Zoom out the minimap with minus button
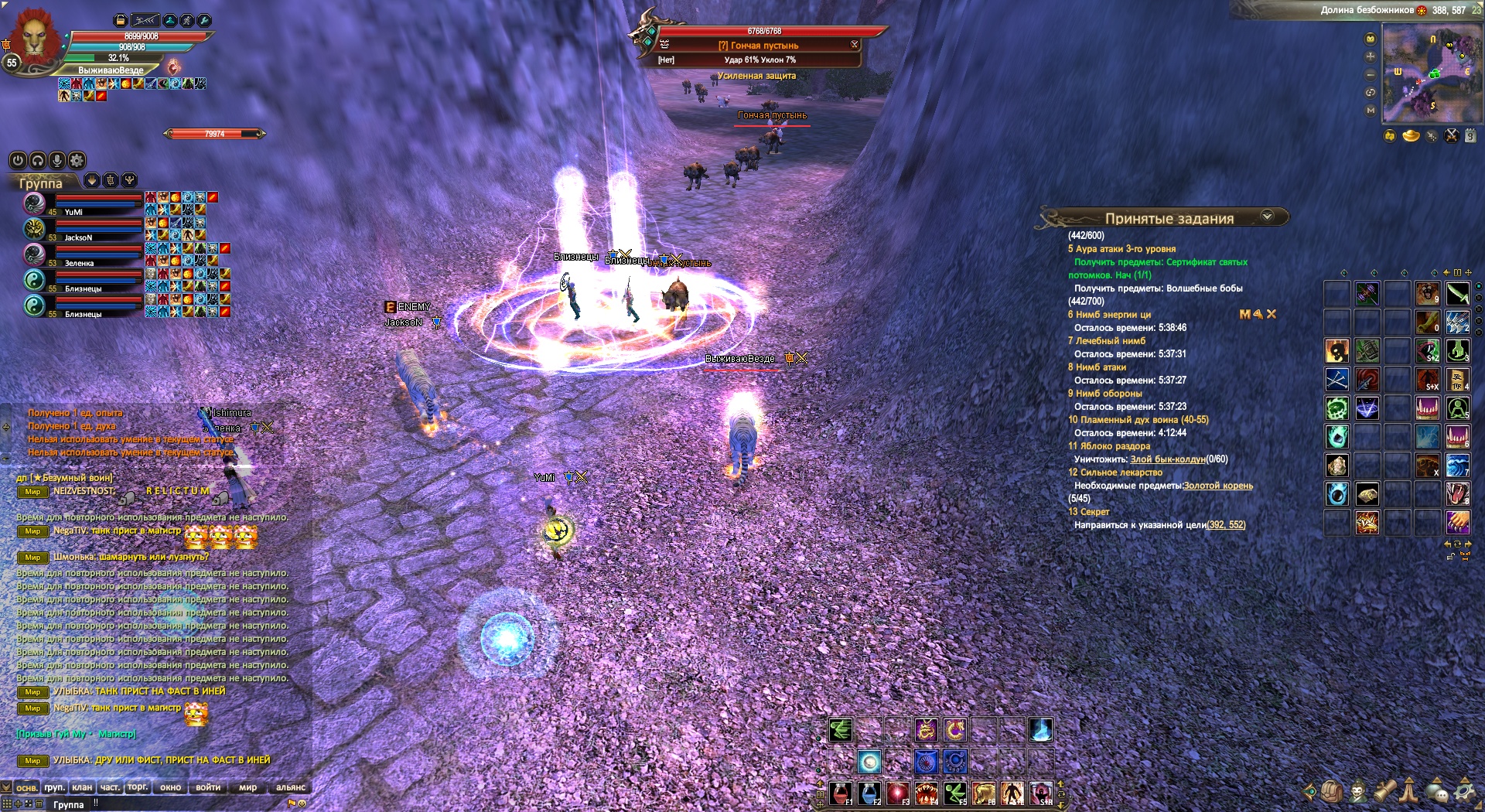The height and width of the screenshot is (812, 1485). (x=1371, y=75)
